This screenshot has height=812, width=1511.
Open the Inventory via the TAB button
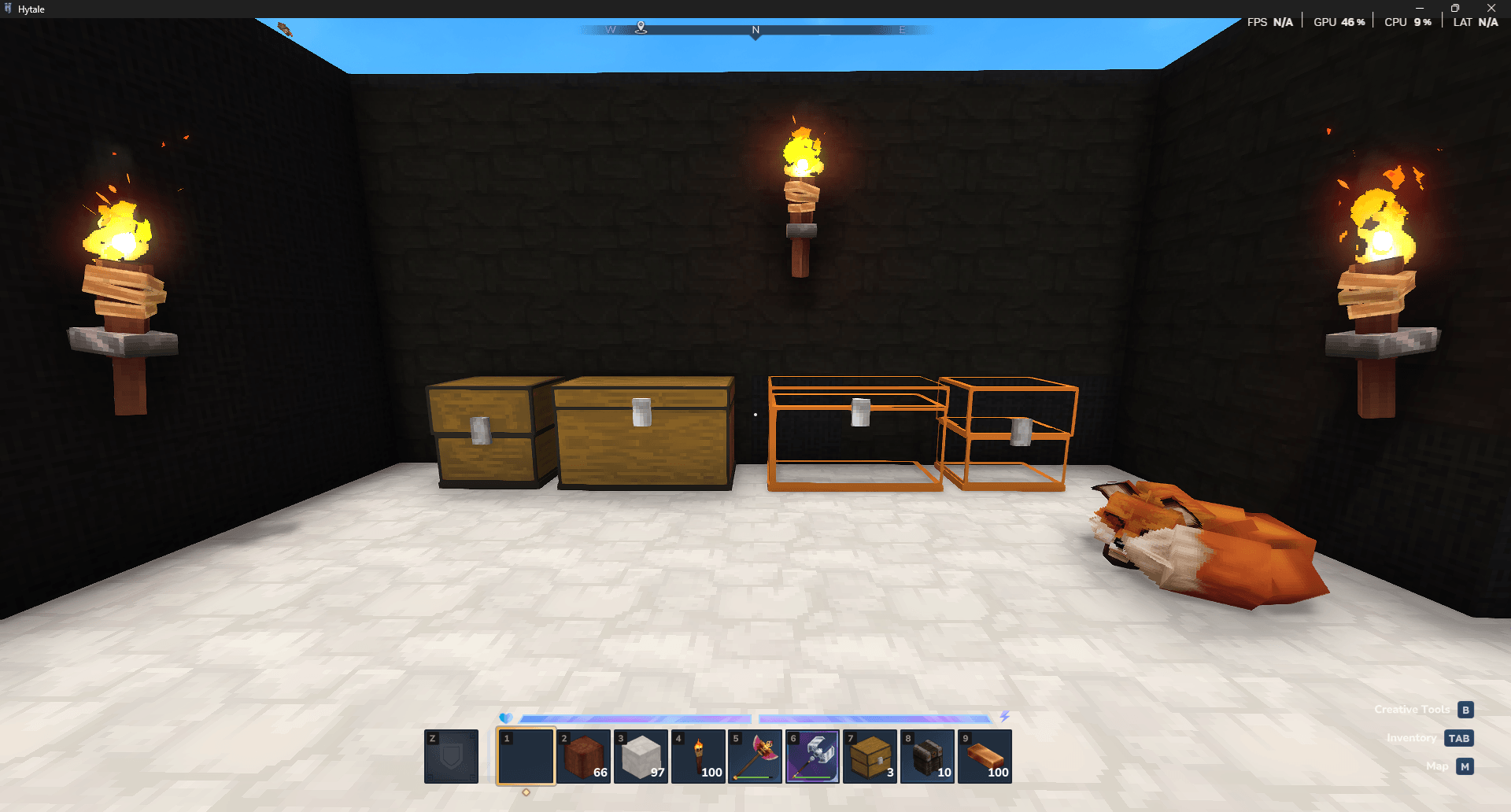pos(1460,738)
